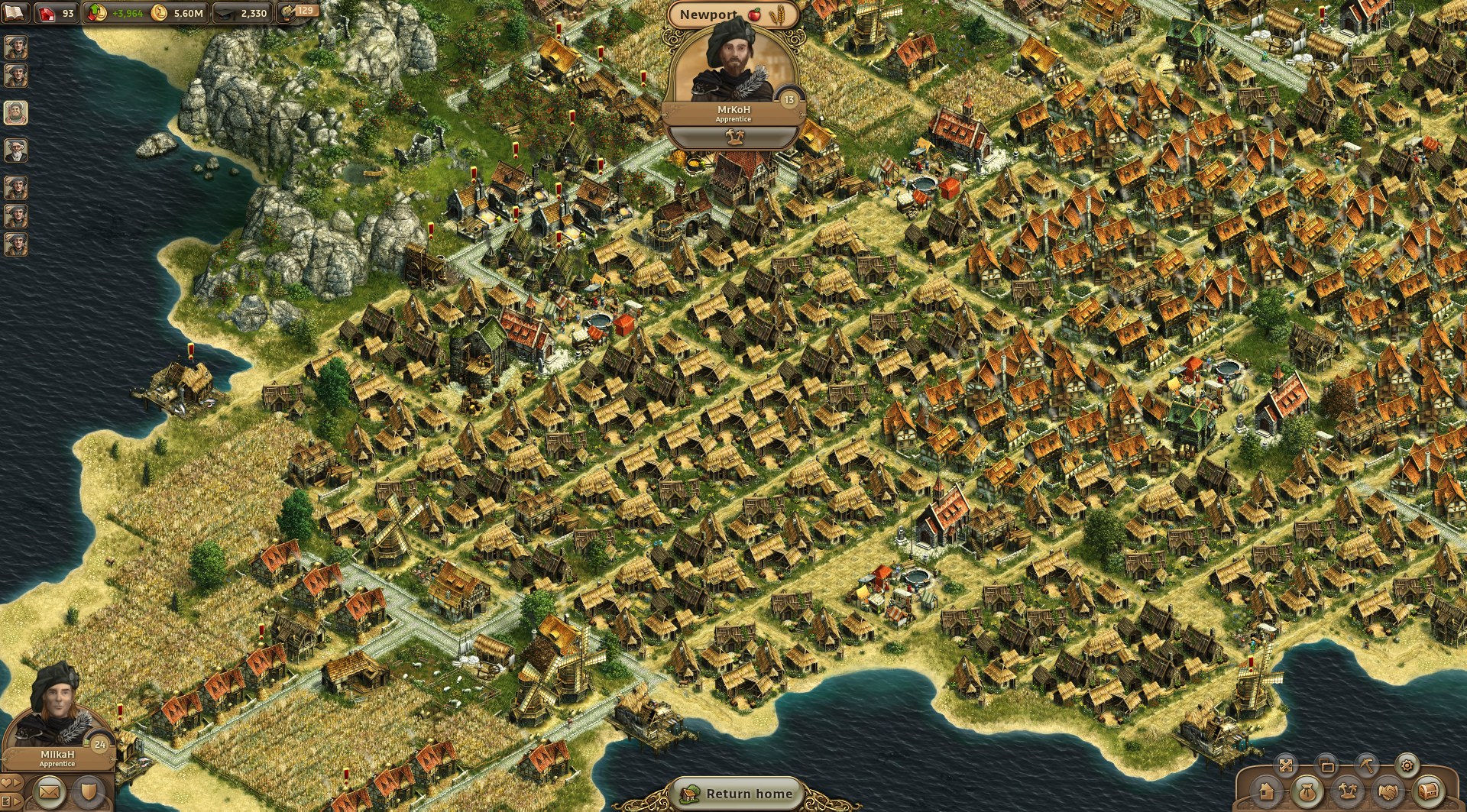This screenshot has height=812, width=1467.
Task: Open the handshake trade menu
Action: 1388,792
